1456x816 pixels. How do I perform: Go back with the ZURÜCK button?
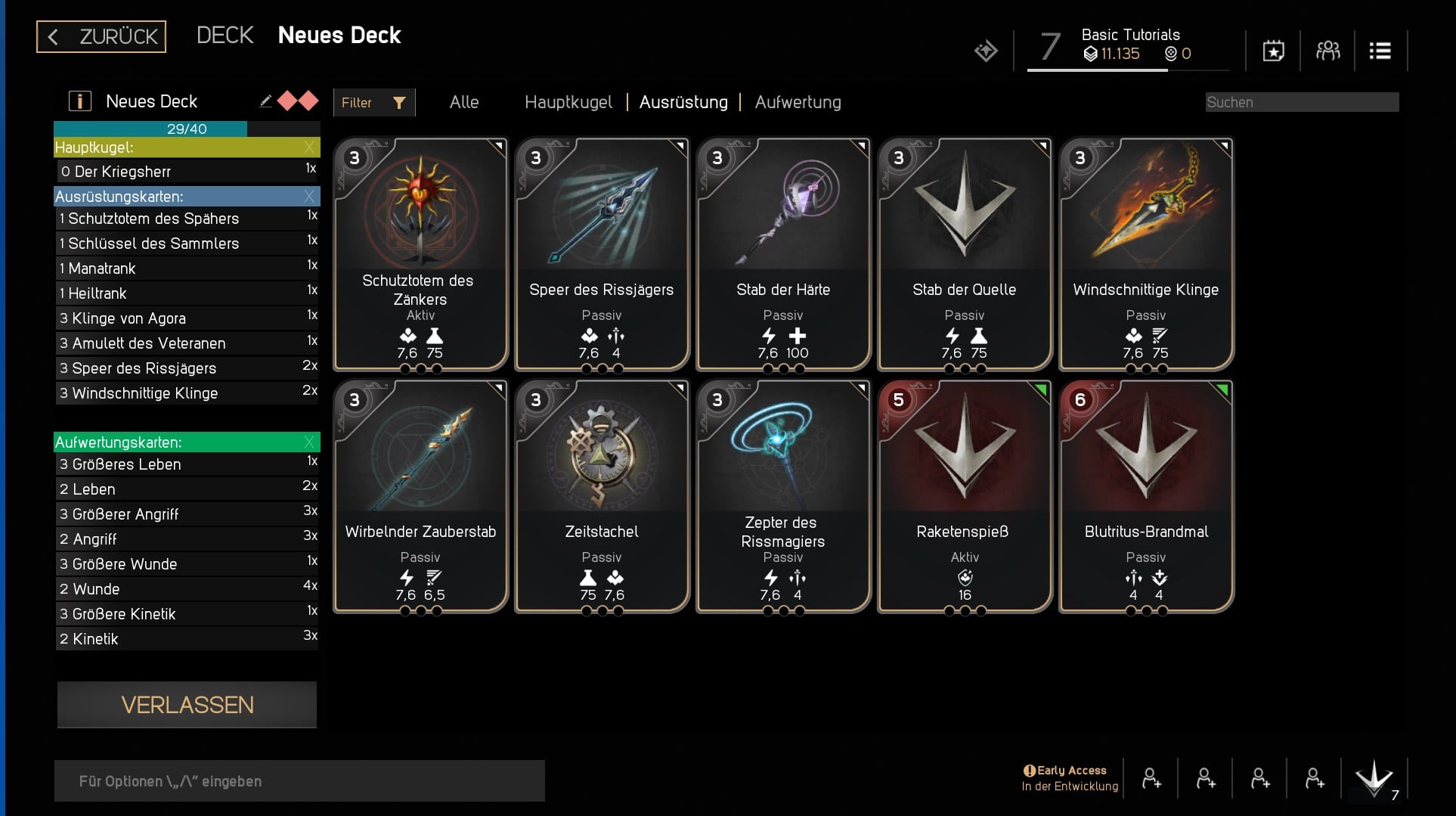(x=101, y=36)
